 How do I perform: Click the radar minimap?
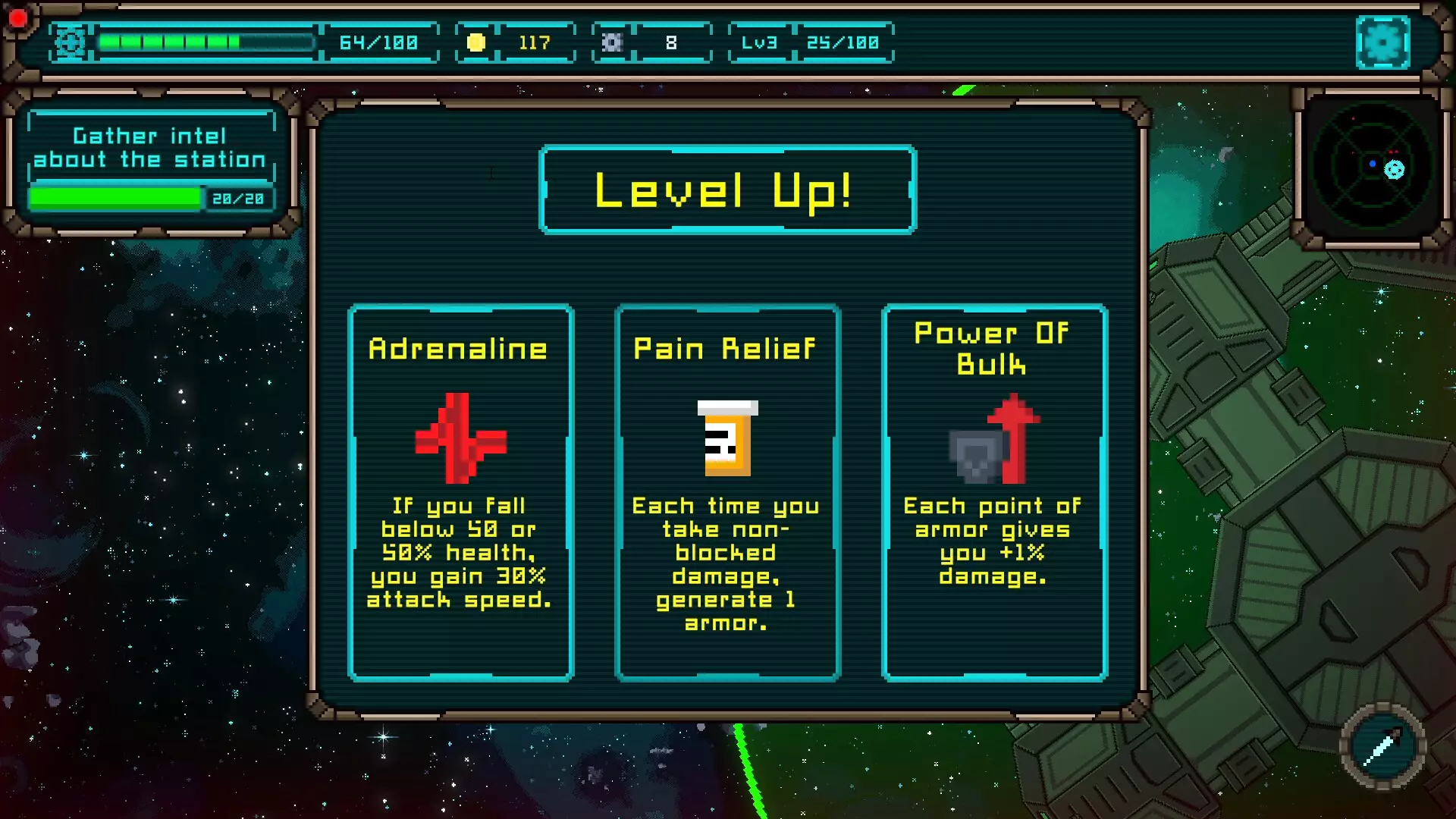tap(1372, 167)
